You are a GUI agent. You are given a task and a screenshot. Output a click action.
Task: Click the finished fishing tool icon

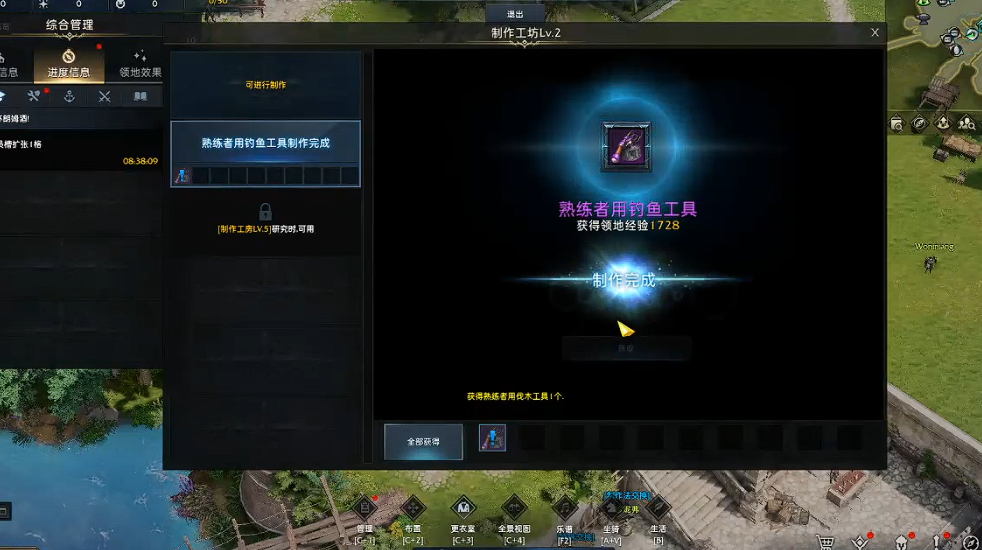click(626, 147)
